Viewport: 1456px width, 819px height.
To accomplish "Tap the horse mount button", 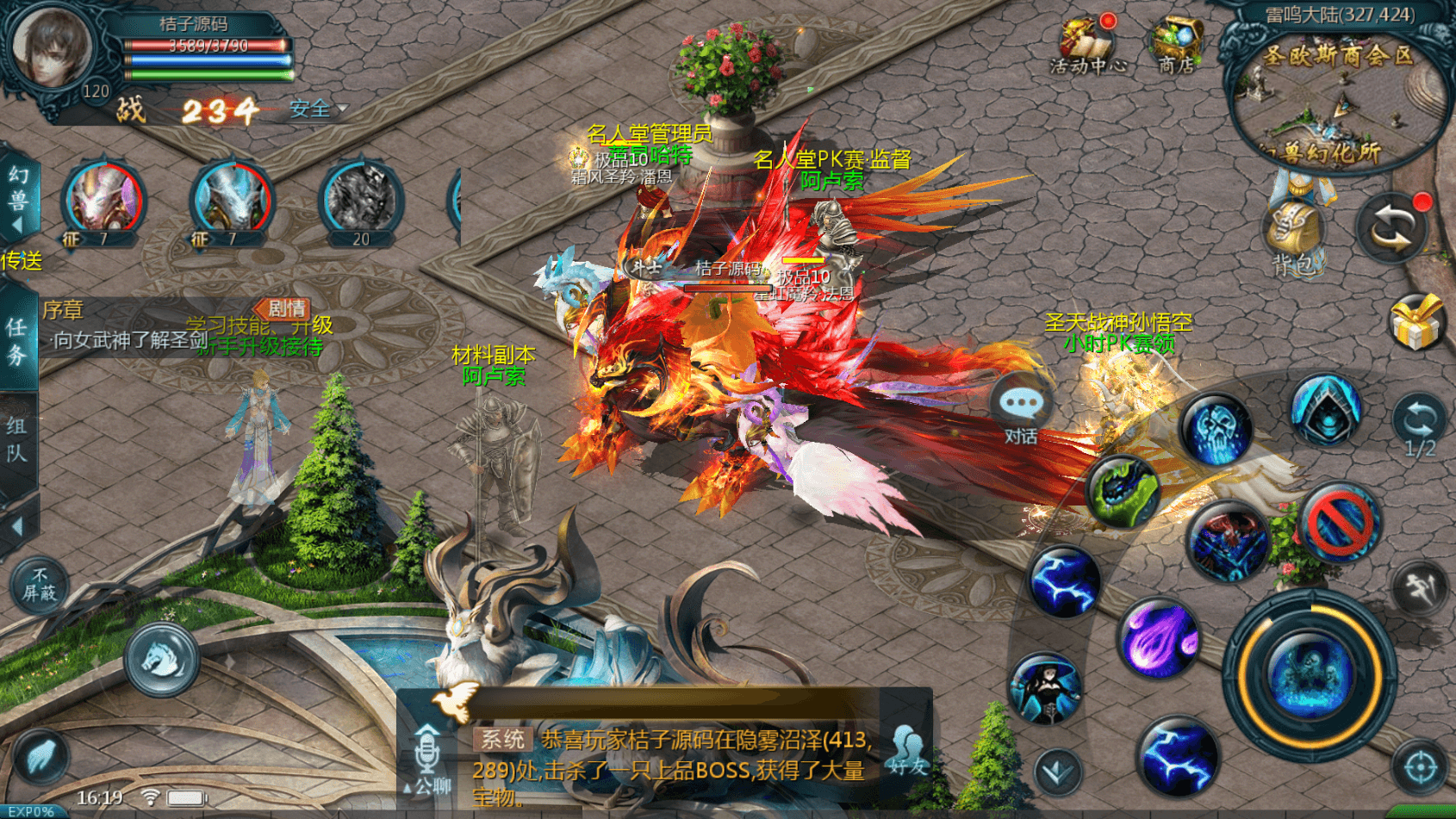I will tap(161, 661).
